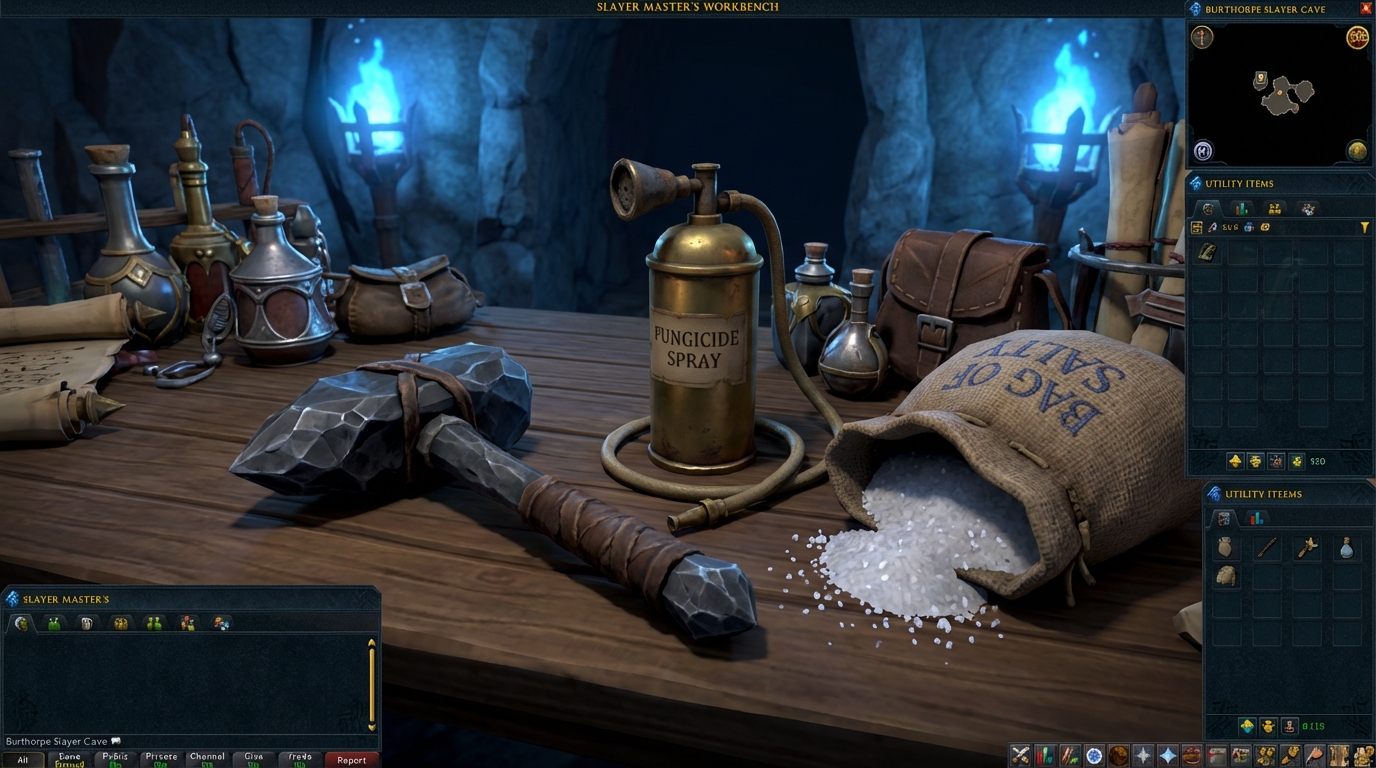Select the blue potion flask slot
The height and width of the screenshot is (768, 1376).
(x=1347, y=547)
